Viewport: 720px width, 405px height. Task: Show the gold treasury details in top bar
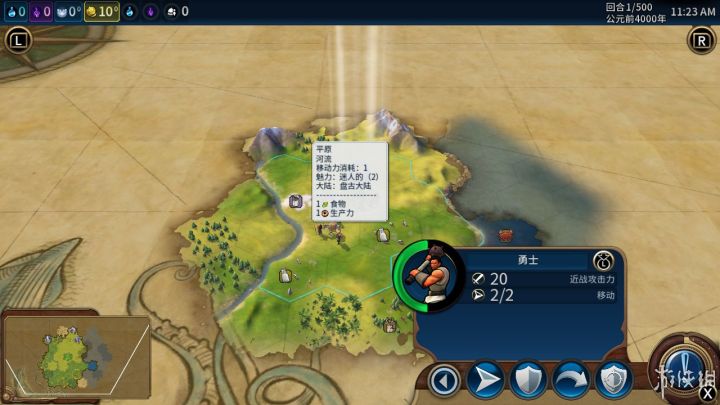coord(102,11)
